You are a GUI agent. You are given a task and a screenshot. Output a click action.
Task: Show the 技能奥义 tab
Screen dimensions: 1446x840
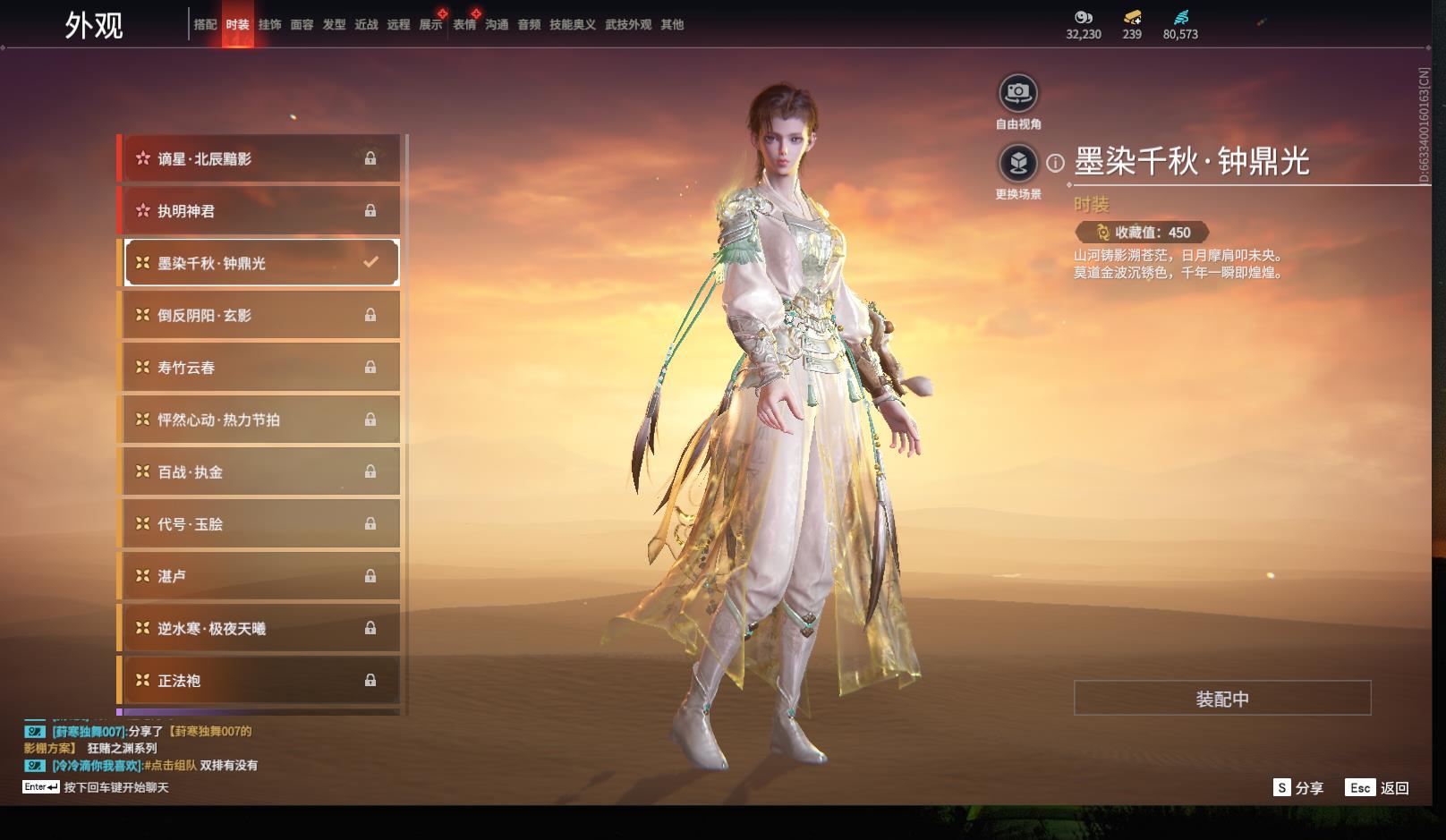tap(572, 25)
